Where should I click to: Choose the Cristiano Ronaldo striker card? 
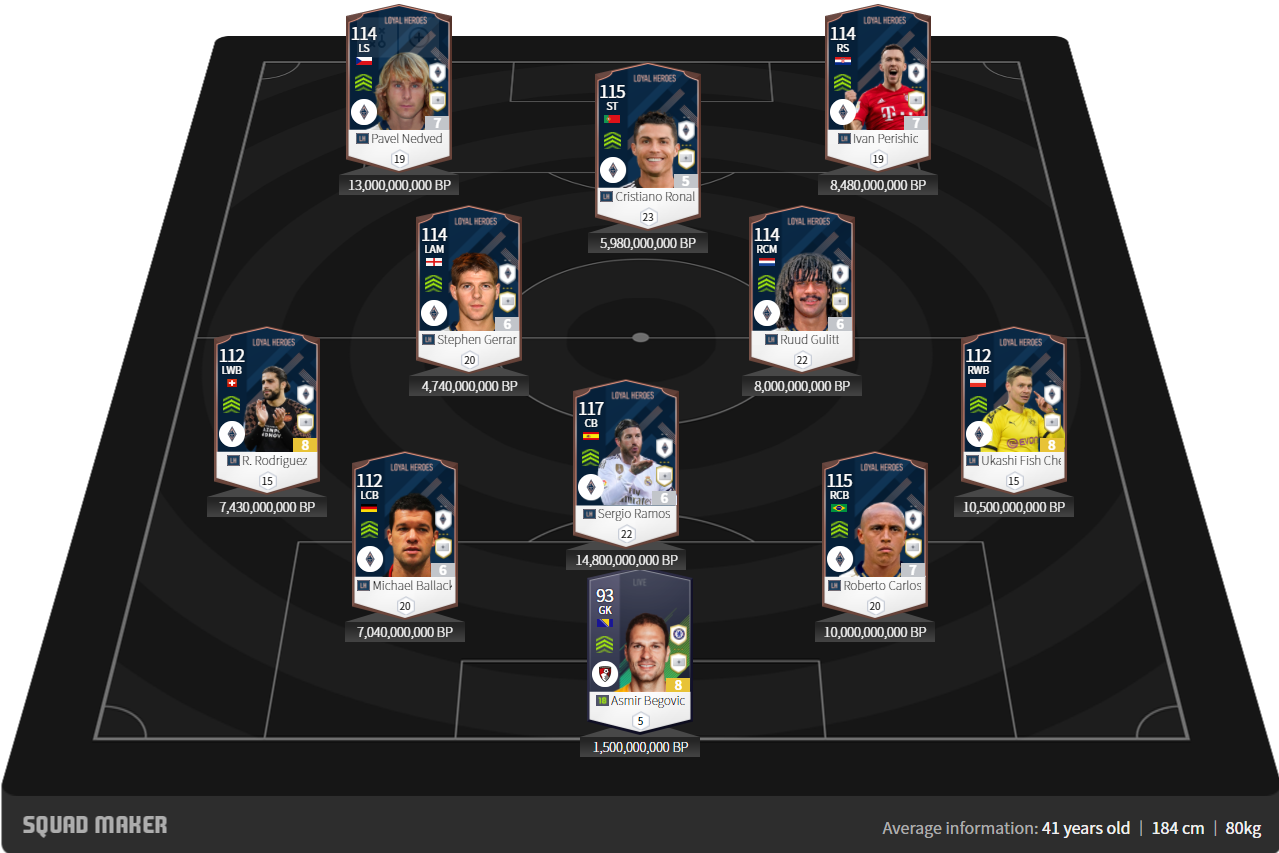click(648, 143)
